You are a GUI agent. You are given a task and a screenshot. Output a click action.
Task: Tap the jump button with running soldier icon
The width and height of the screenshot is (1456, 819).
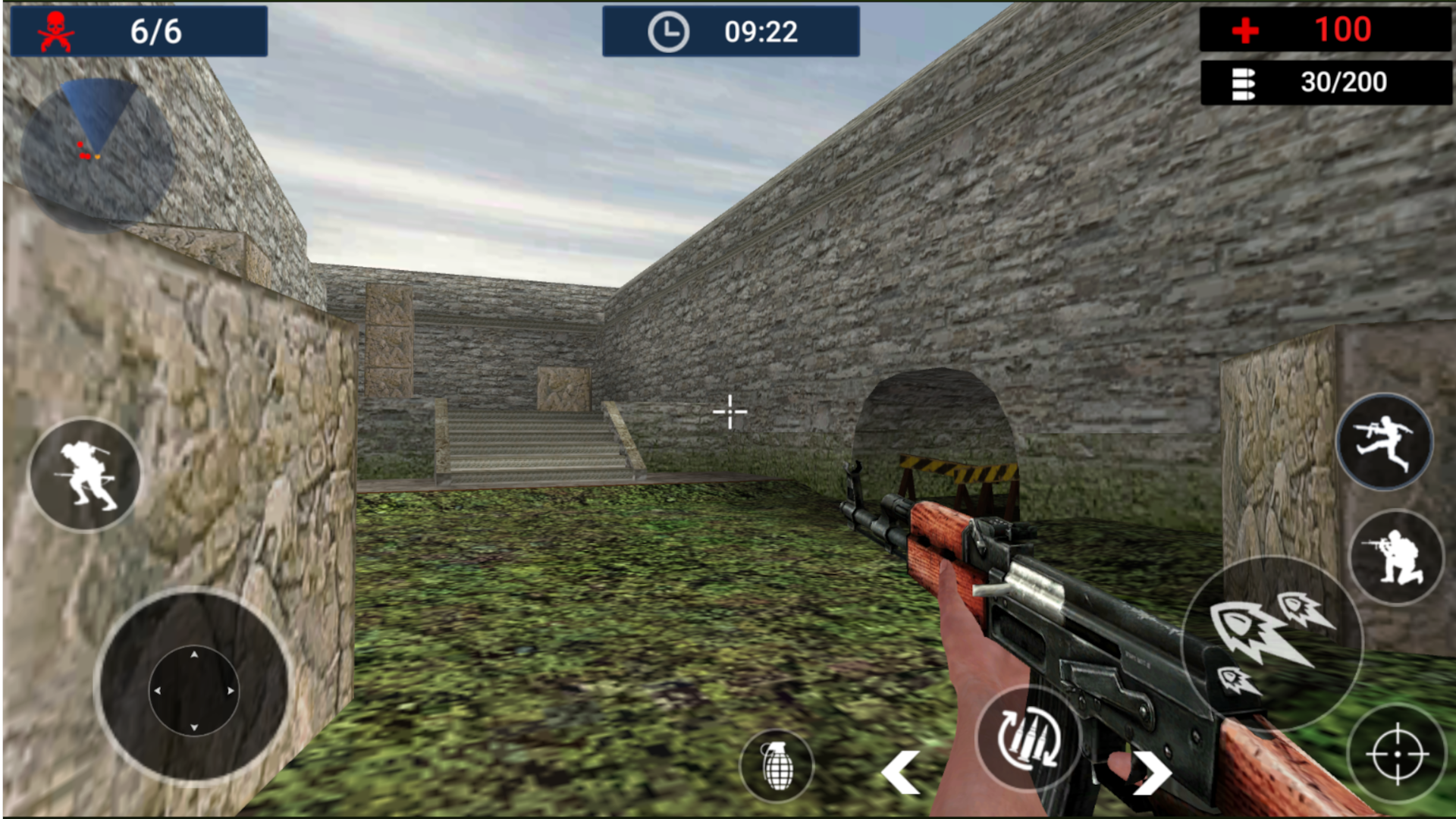pyautogui.click(x=1385, y=443)
